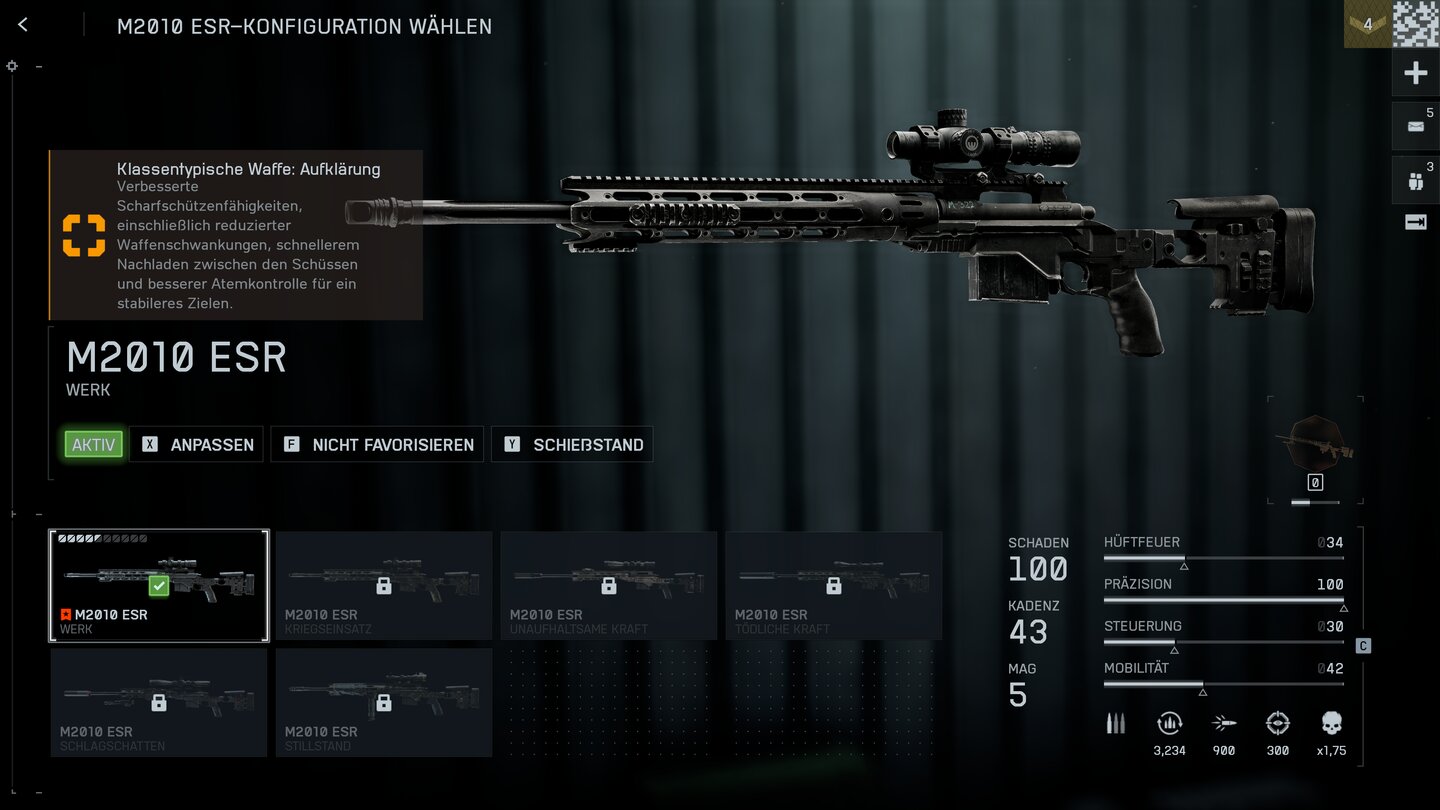Select the locked Kriegseinsatz configuration
This screenshot has width=1440, height=810.
point(384,585)
